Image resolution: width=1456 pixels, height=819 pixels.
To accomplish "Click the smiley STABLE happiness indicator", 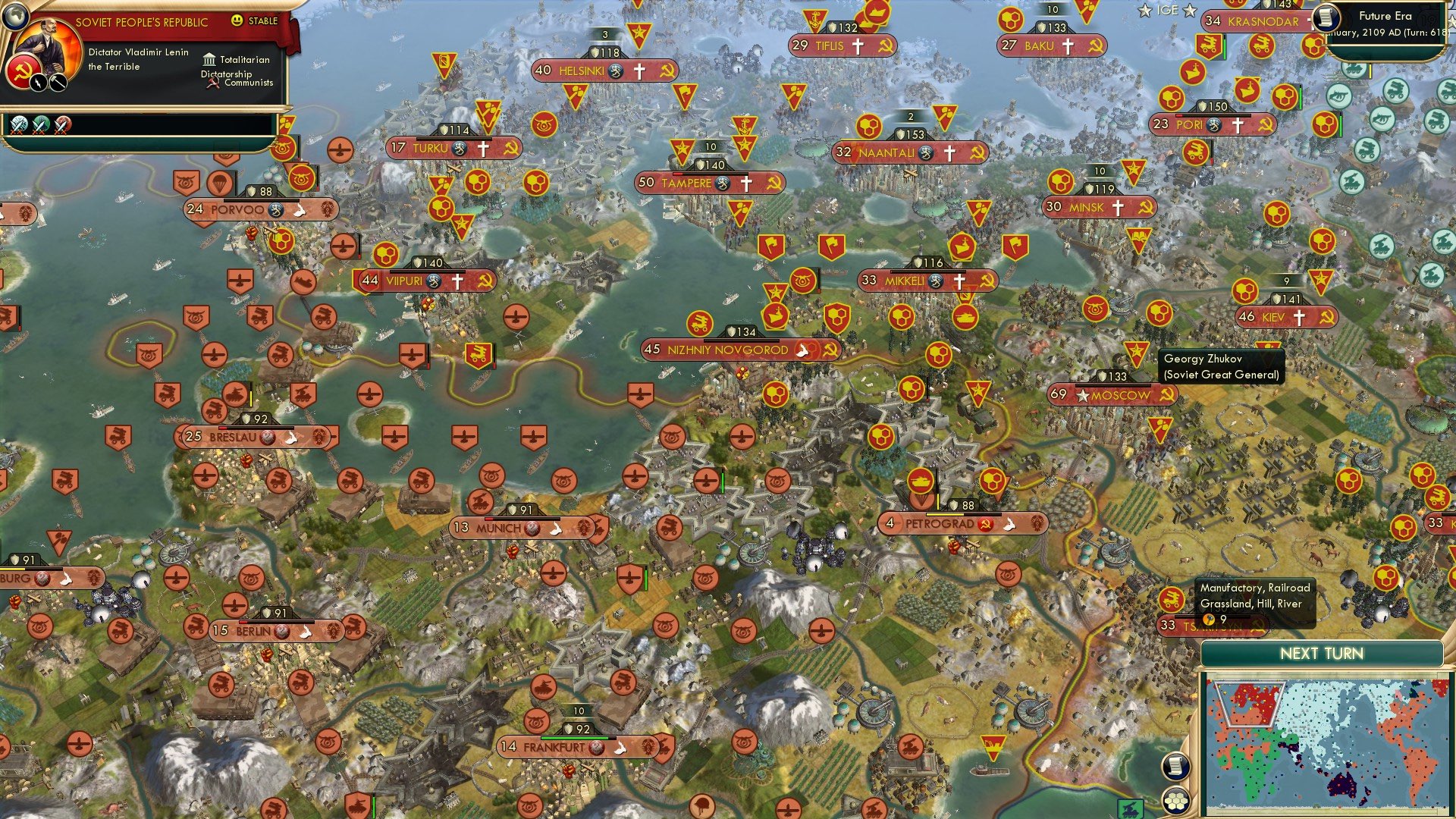I will tap(237, 20).
